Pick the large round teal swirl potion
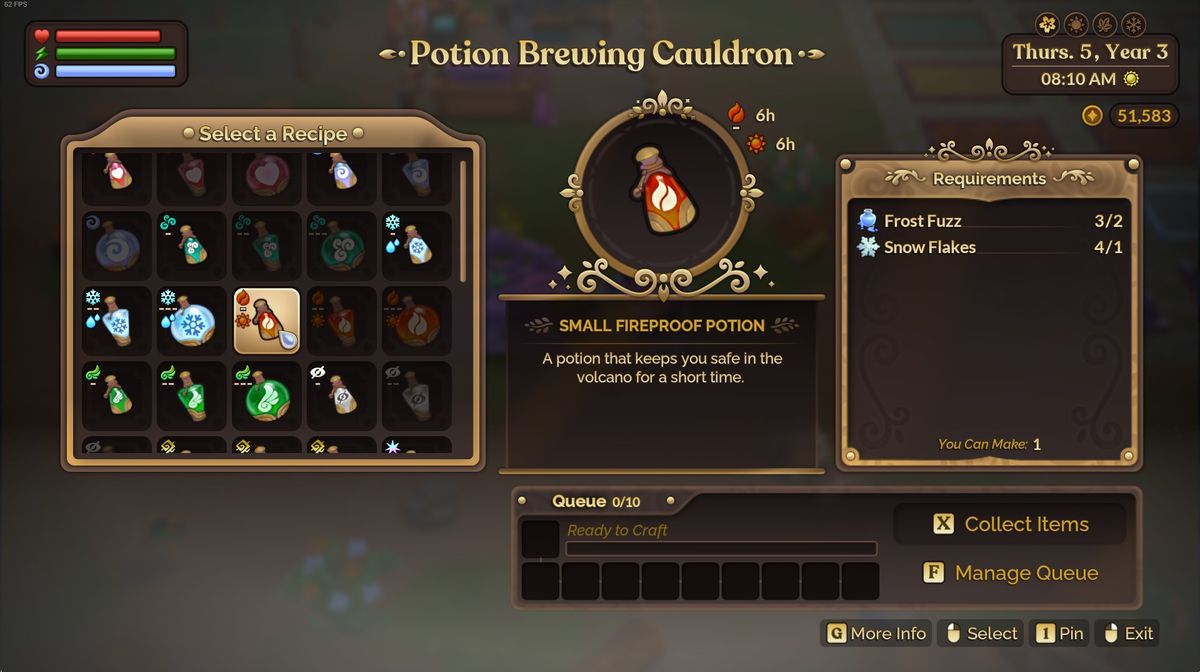Screen dimensions: 1200x672 click(x=341, y=246)
